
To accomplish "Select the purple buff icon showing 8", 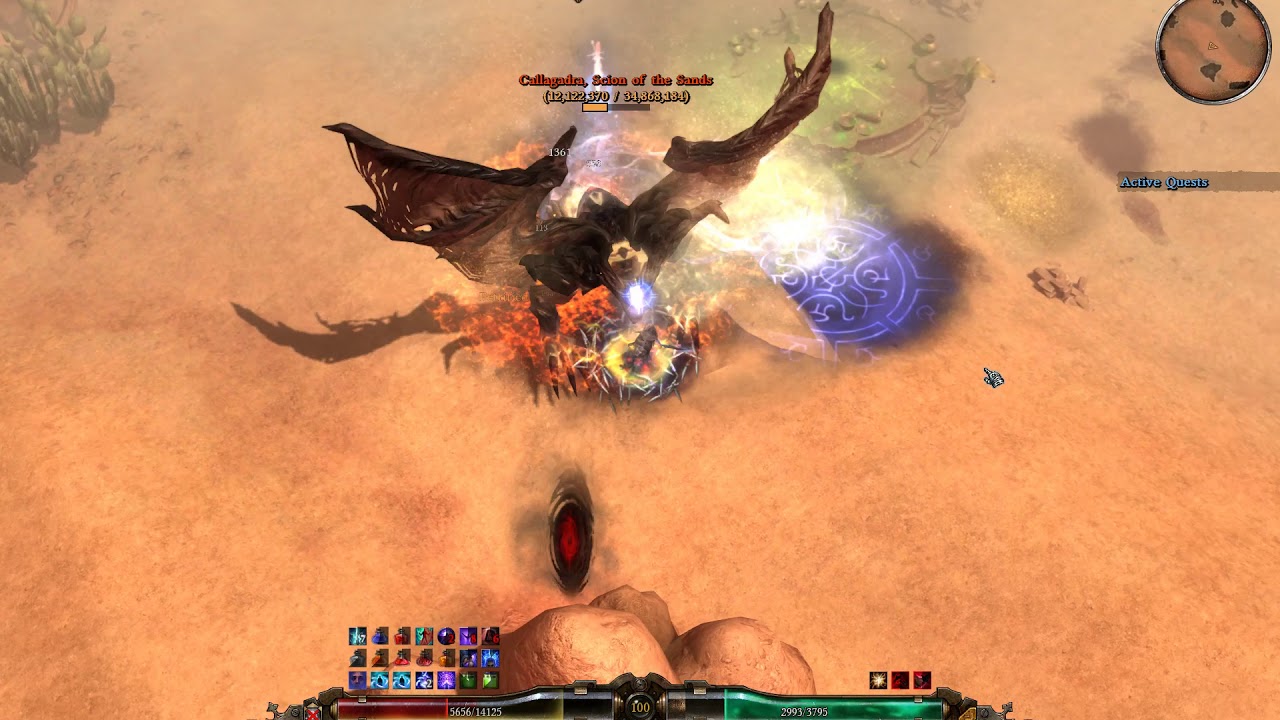I will [x=468, y=636].
